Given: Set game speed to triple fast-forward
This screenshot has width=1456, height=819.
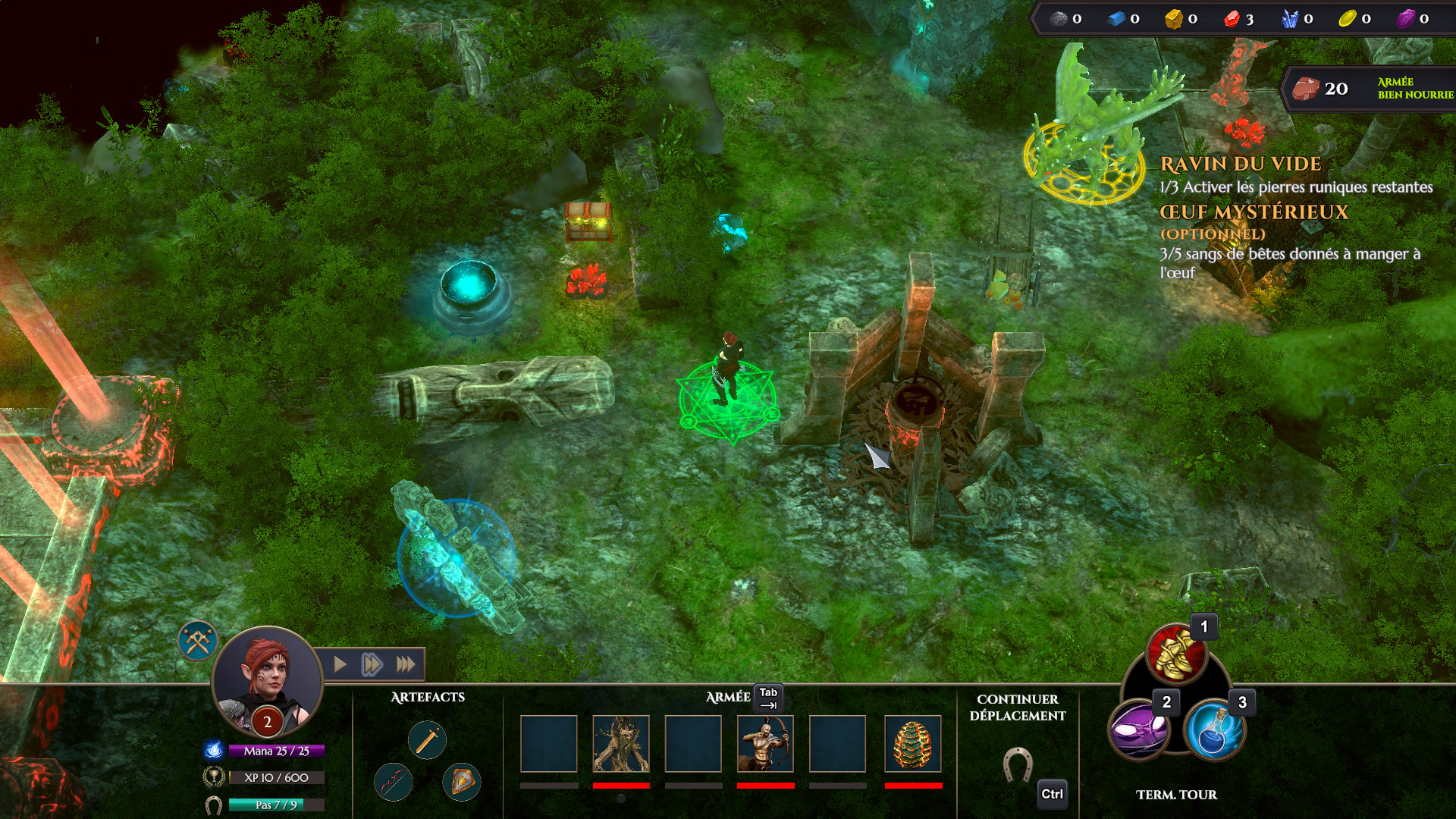Looking at the screenshot, I should click(406, 665).
